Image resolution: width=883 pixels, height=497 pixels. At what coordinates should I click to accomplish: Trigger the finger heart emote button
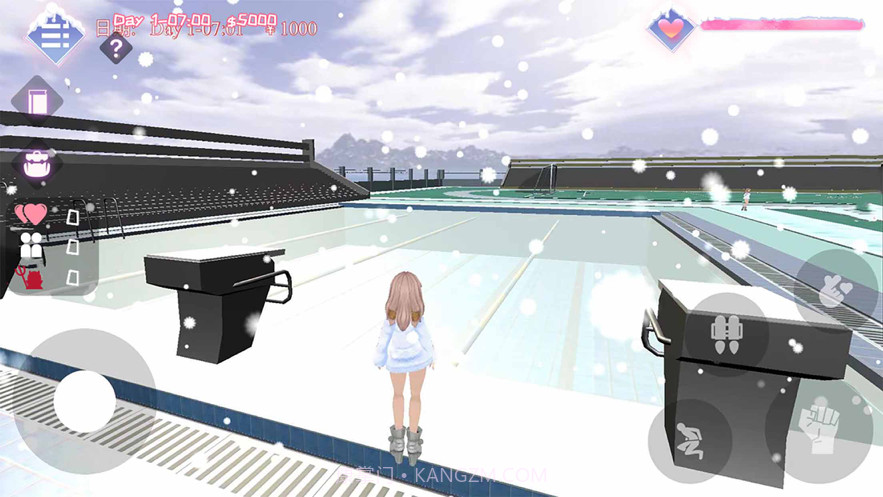click(x=837, y=290)
